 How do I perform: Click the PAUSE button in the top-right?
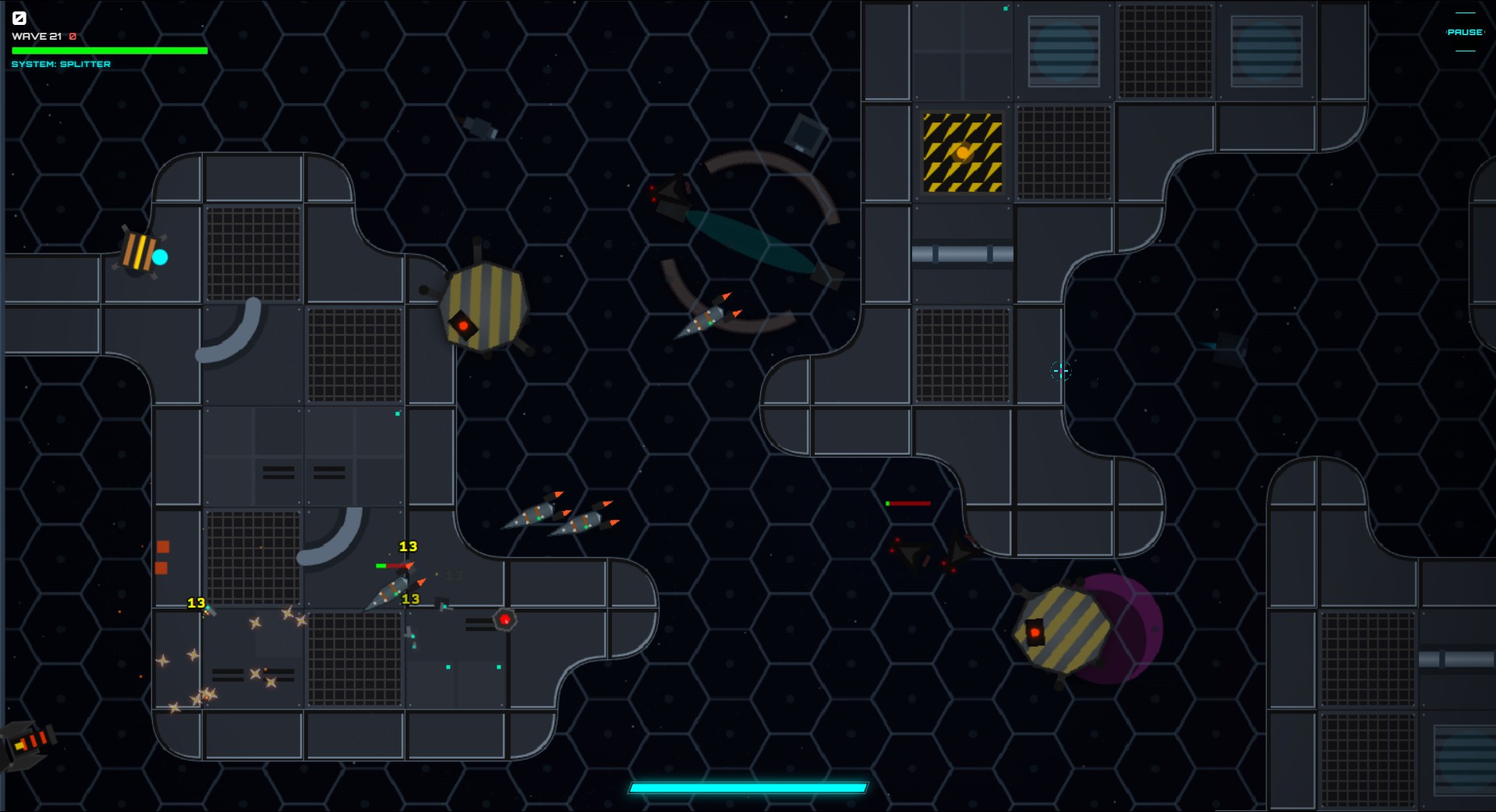pos(1463,33)
